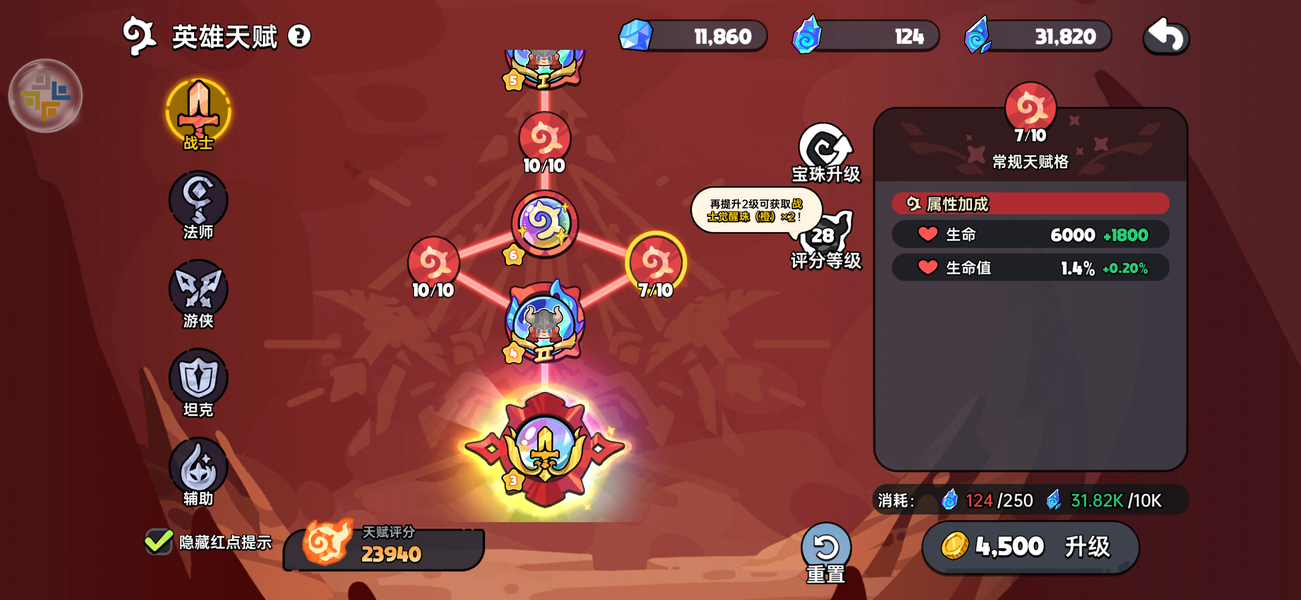Select the glowing sword orb base node

544,449
